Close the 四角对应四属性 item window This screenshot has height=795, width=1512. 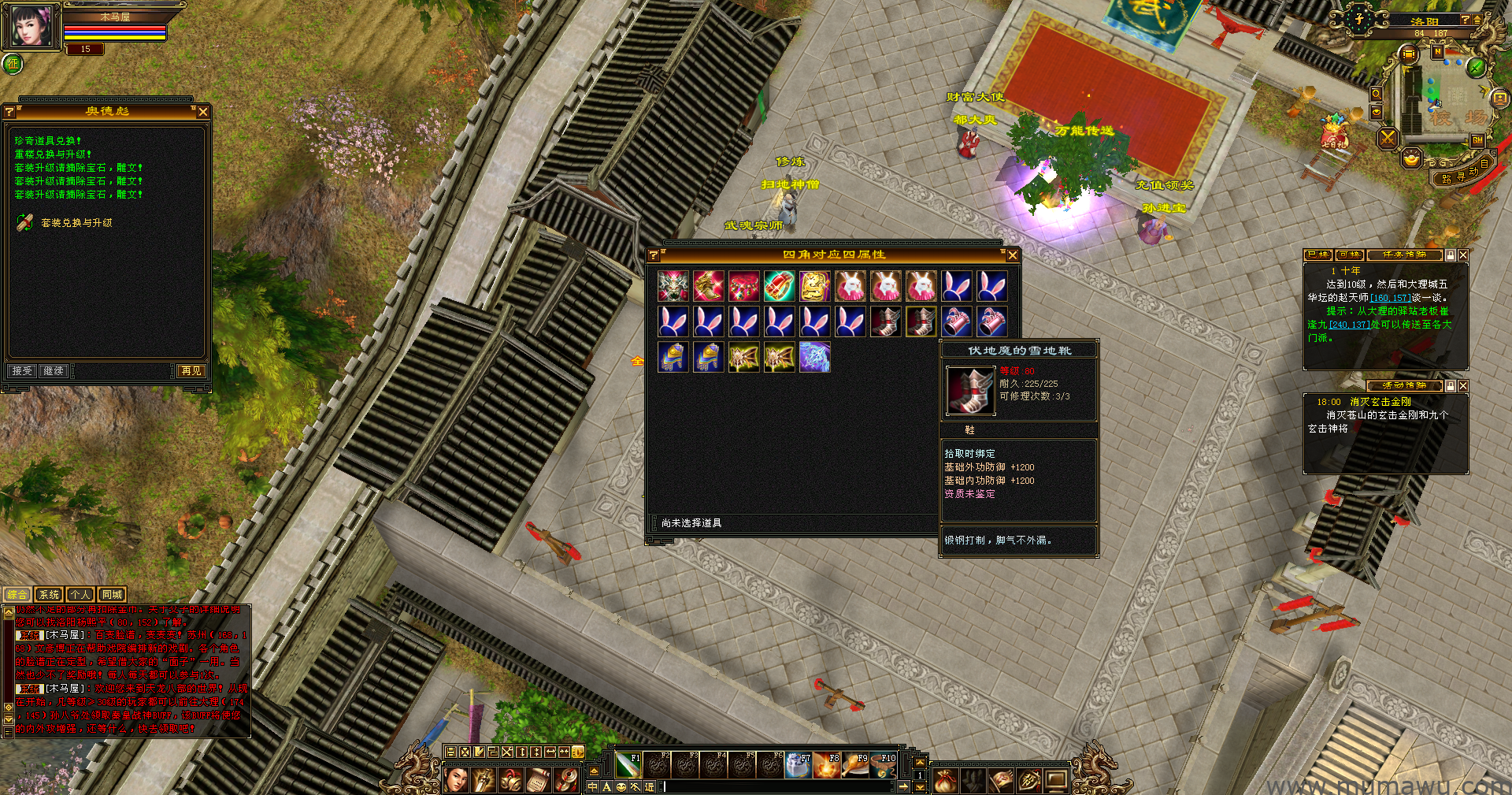coord(1013,255)
